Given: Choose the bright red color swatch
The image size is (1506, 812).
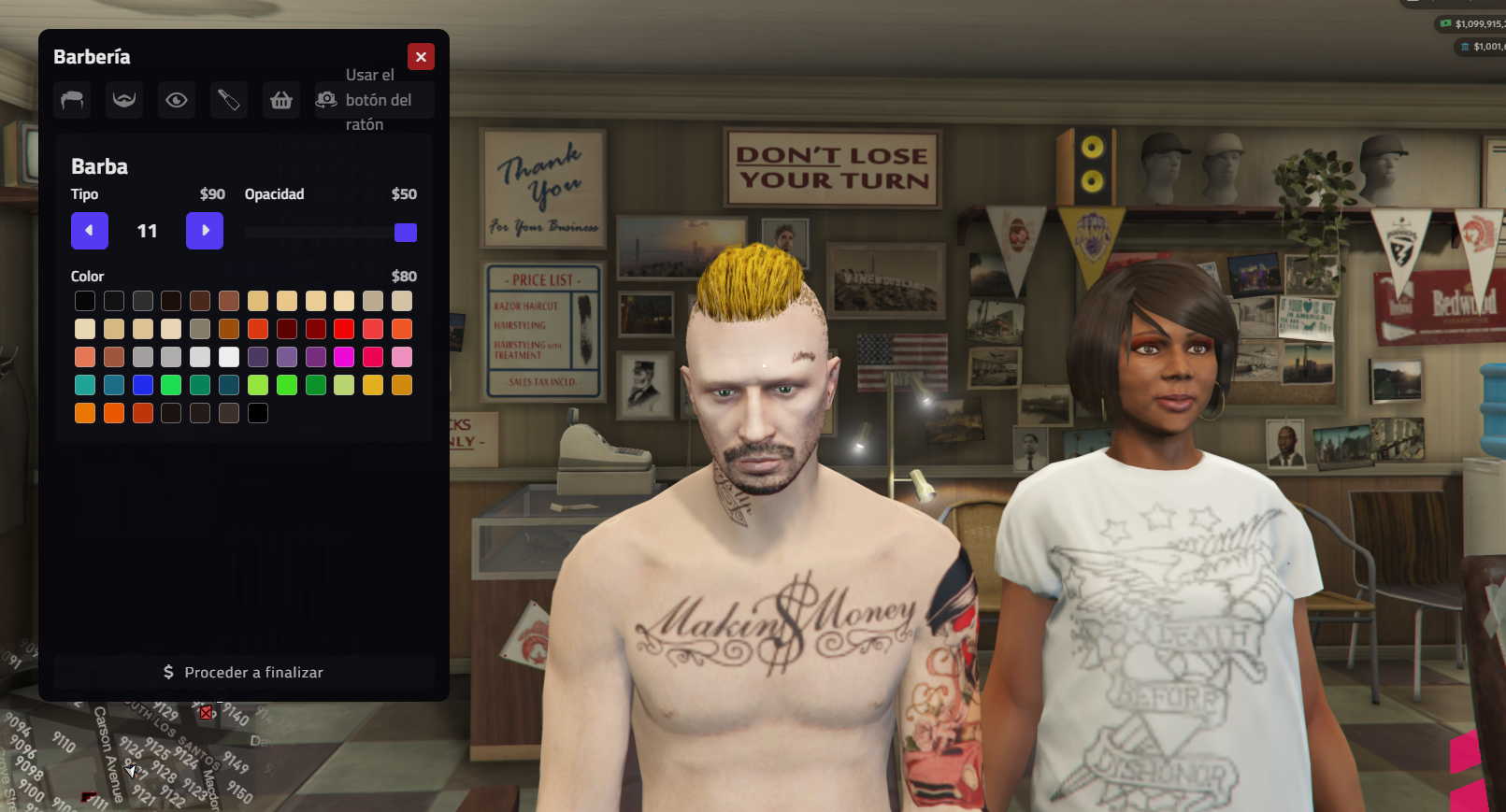Looking at the screenshot, I should 344,329.
